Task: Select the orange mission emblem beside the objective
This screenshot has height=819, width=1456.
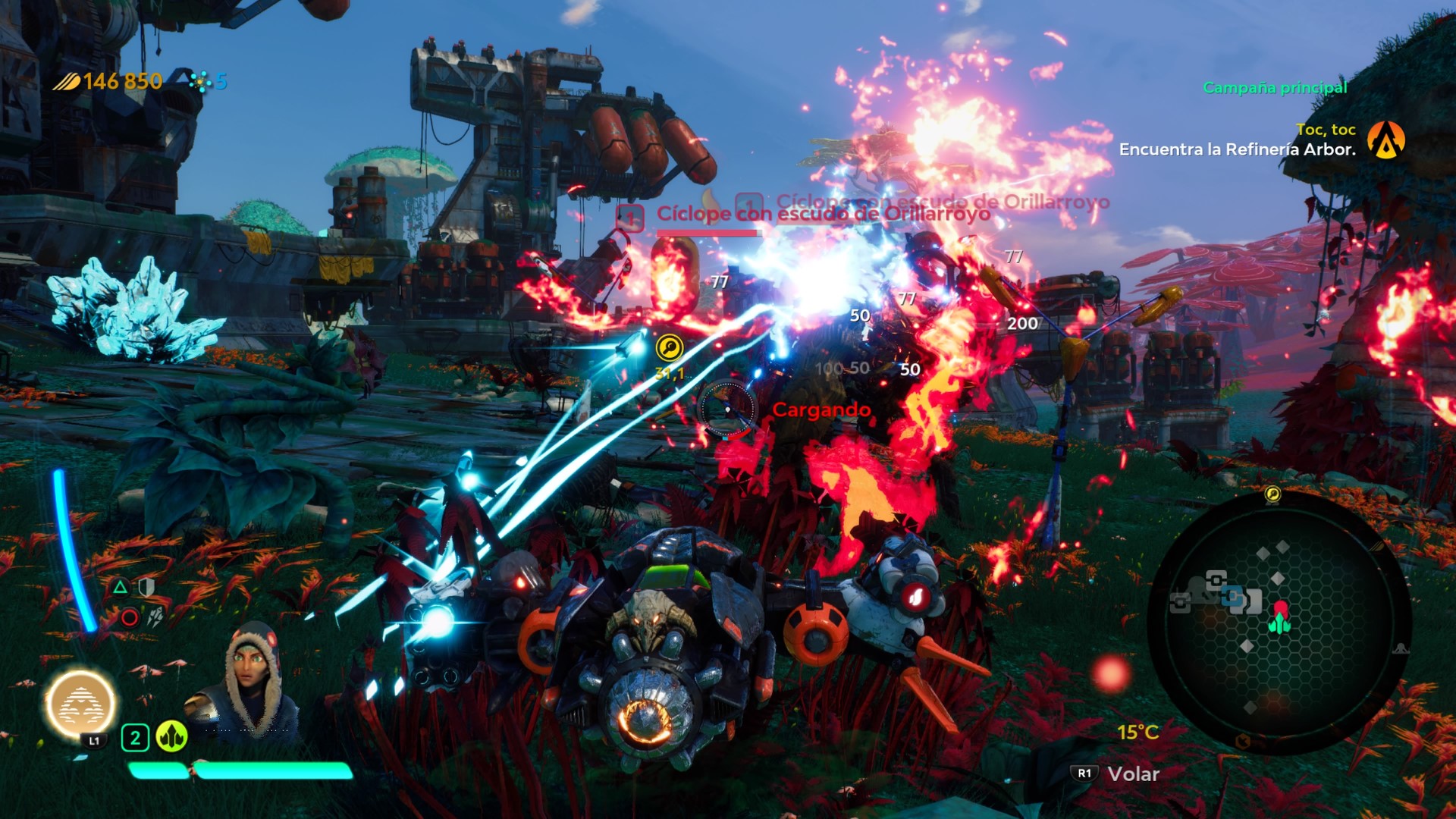Action: pyautogui.click(x=1385, y=140)
